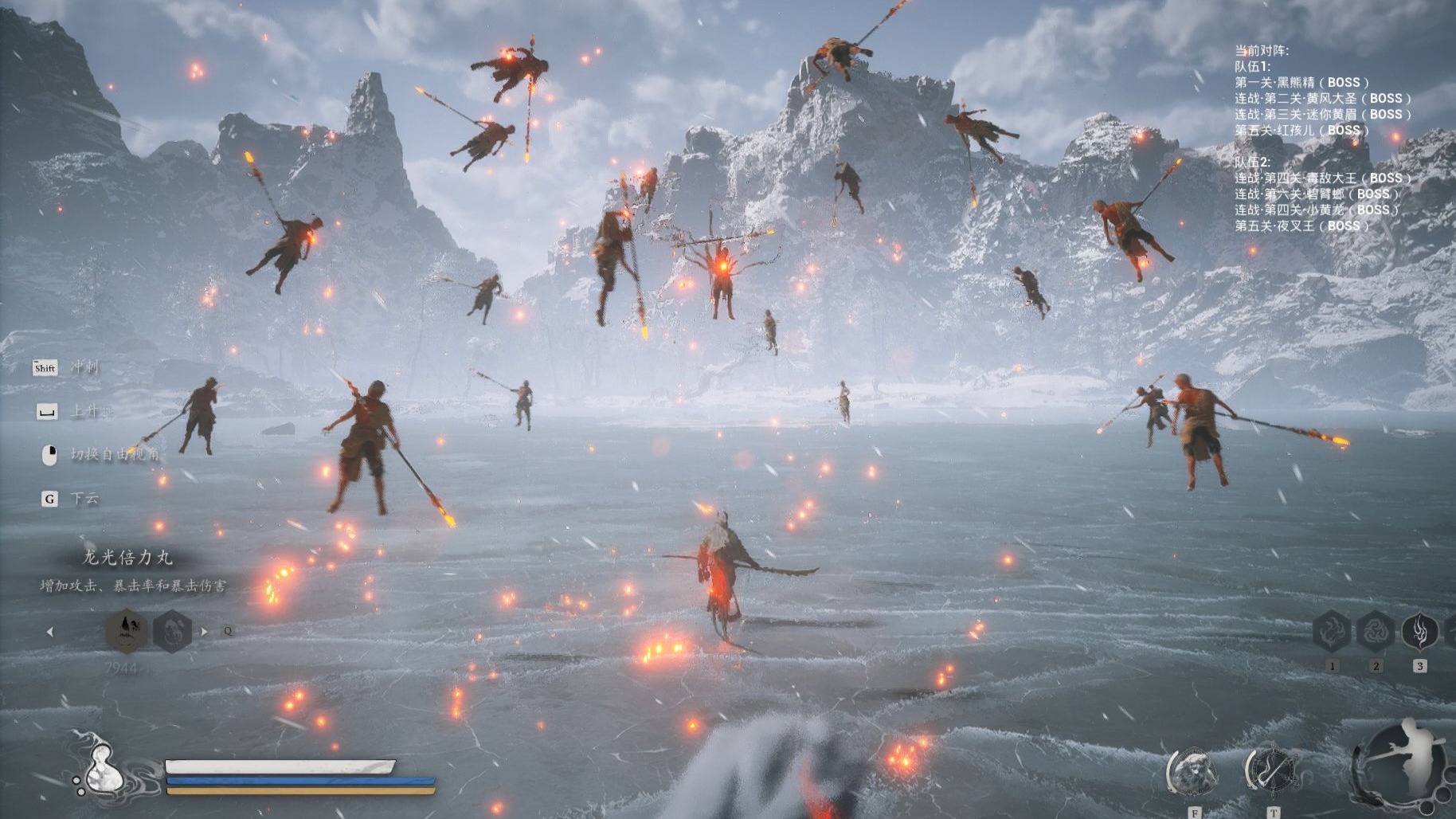
Task: Activate the triple-swirl spell in slot 2
Action: point(1376,633)
